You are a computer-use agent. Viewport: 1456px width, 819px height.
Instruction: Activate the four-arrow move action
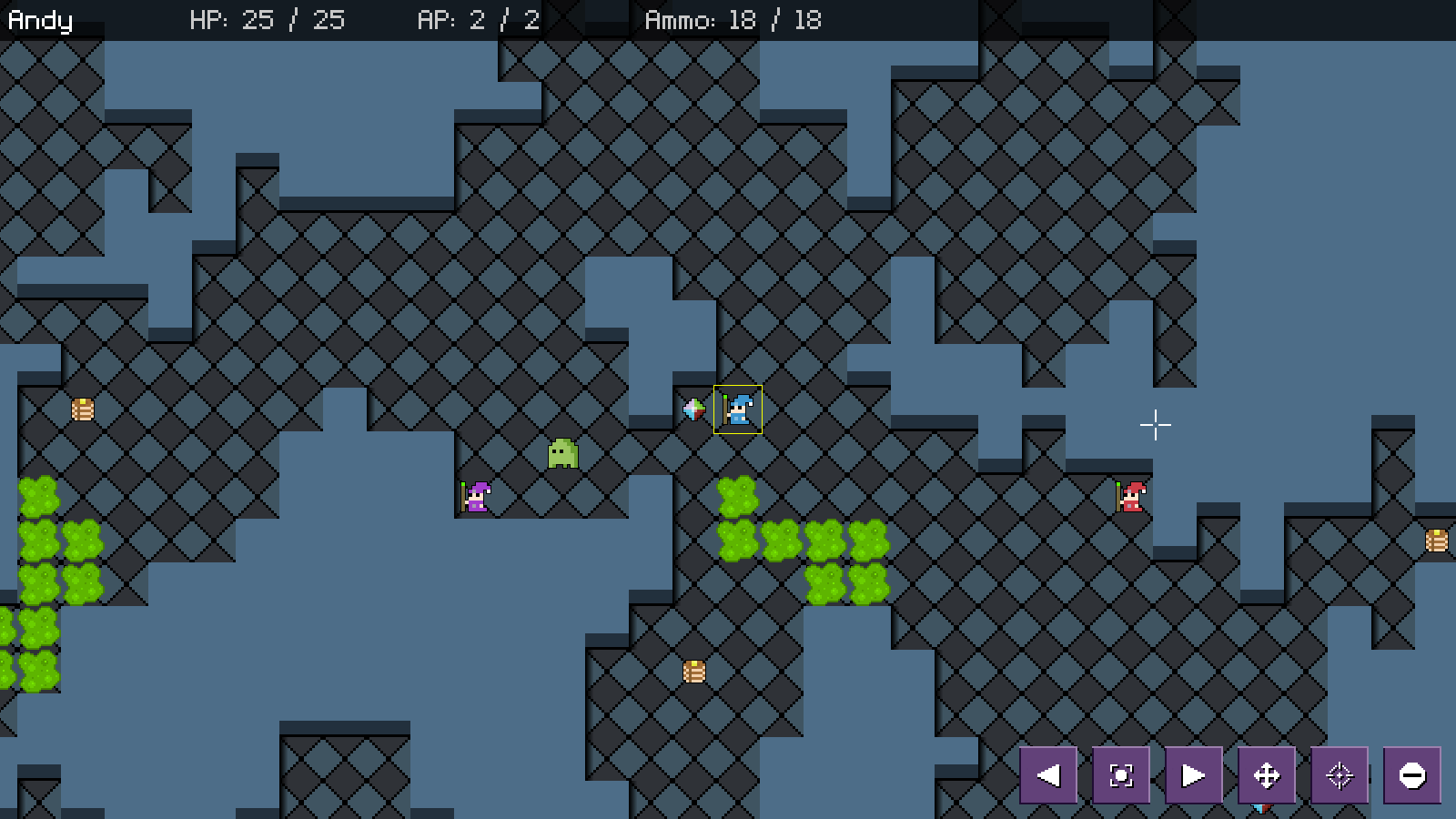point(1267,775)
